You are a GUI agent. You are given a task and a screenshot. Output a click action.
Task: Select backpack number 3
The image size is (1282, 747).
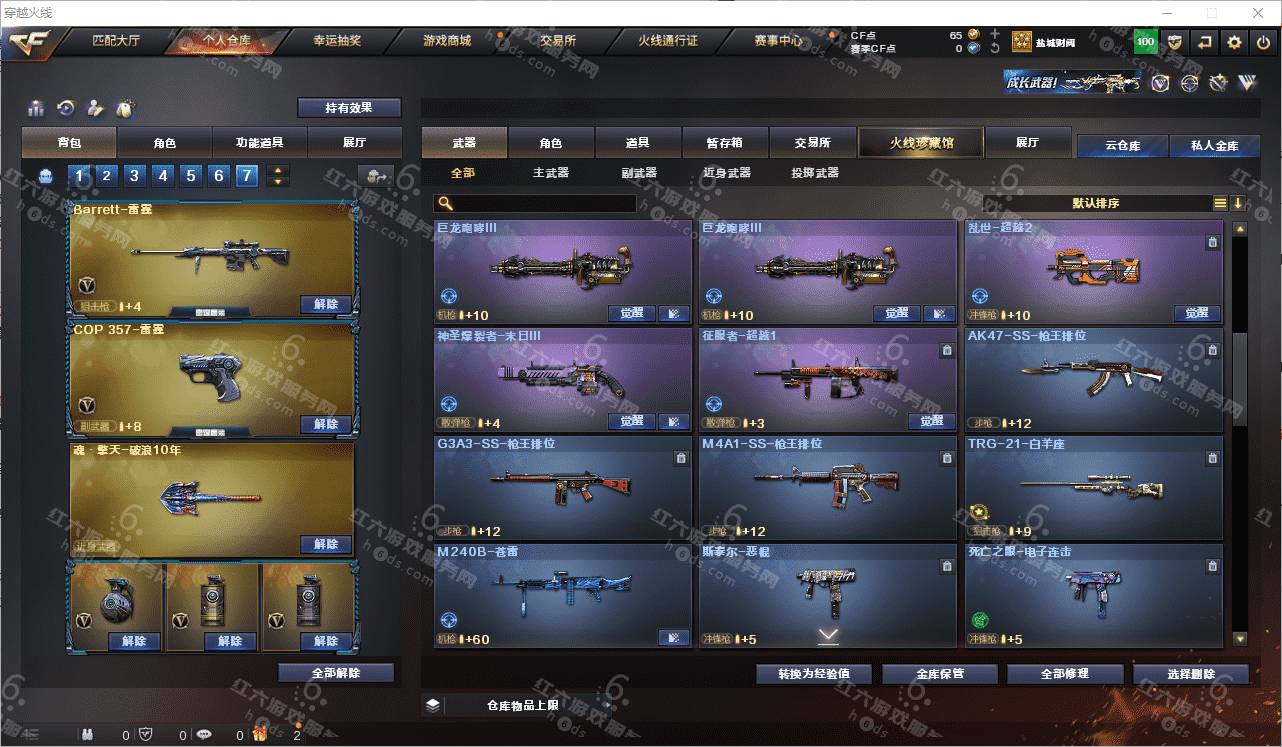[134, 176]
